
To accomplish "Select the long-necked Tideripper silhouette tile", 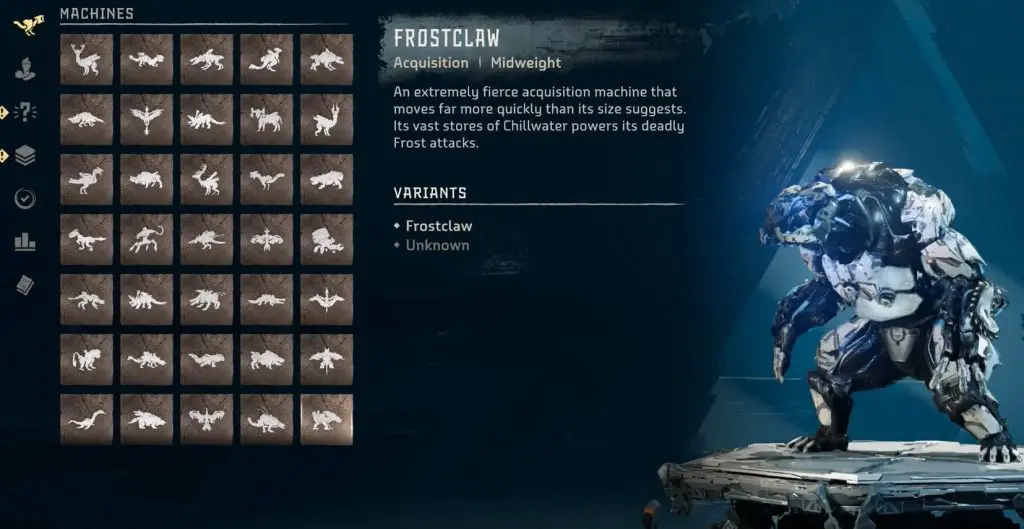I will point(86,419).
